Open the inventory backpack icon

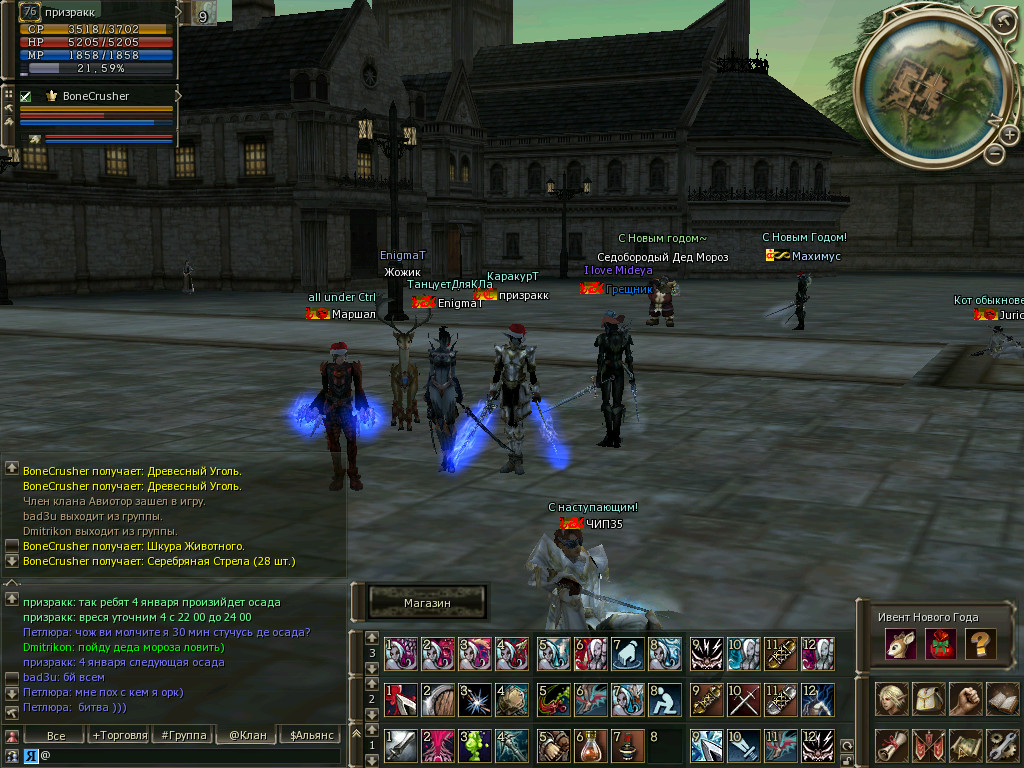pyautogui.click(x=929, y=698)
